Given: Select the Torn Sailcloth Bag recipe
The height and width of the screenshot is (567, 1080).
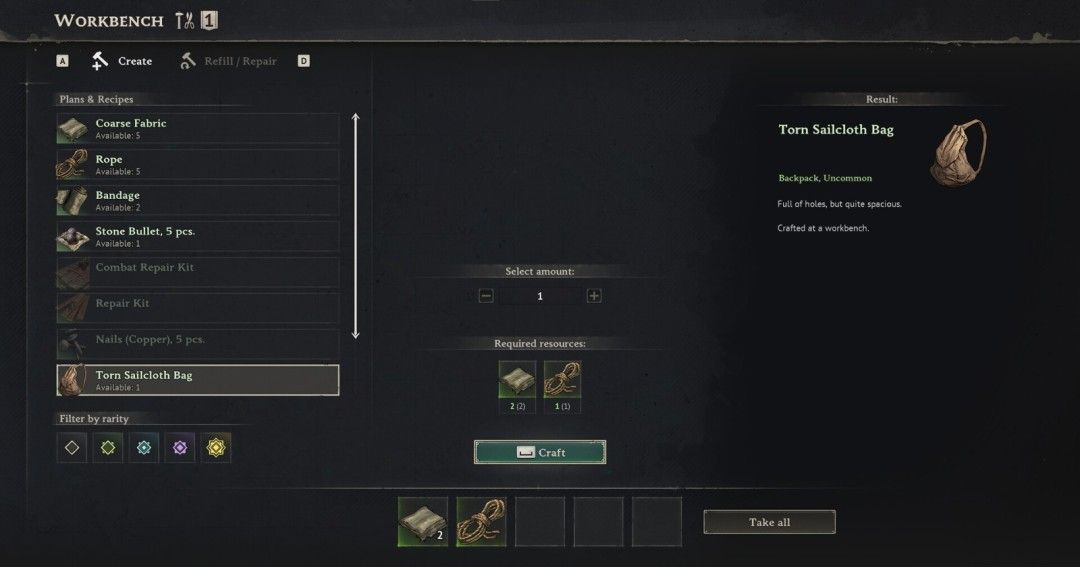Looking at the screenshot, I should pyautogui.click(x=198, y=380).
